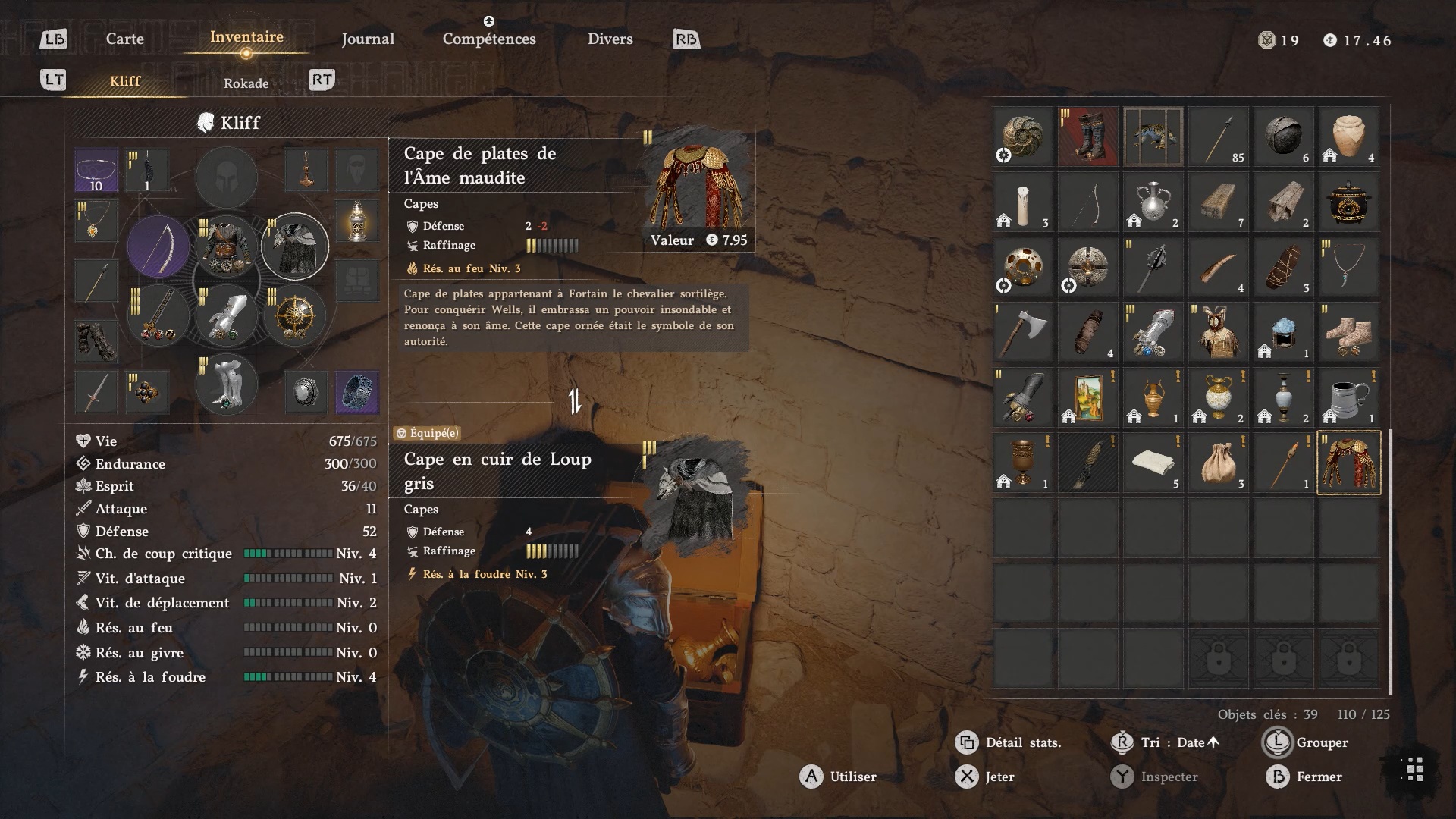Select the red boots in inventory
Screen dimensions: 1456x819
pos(1087,136)
